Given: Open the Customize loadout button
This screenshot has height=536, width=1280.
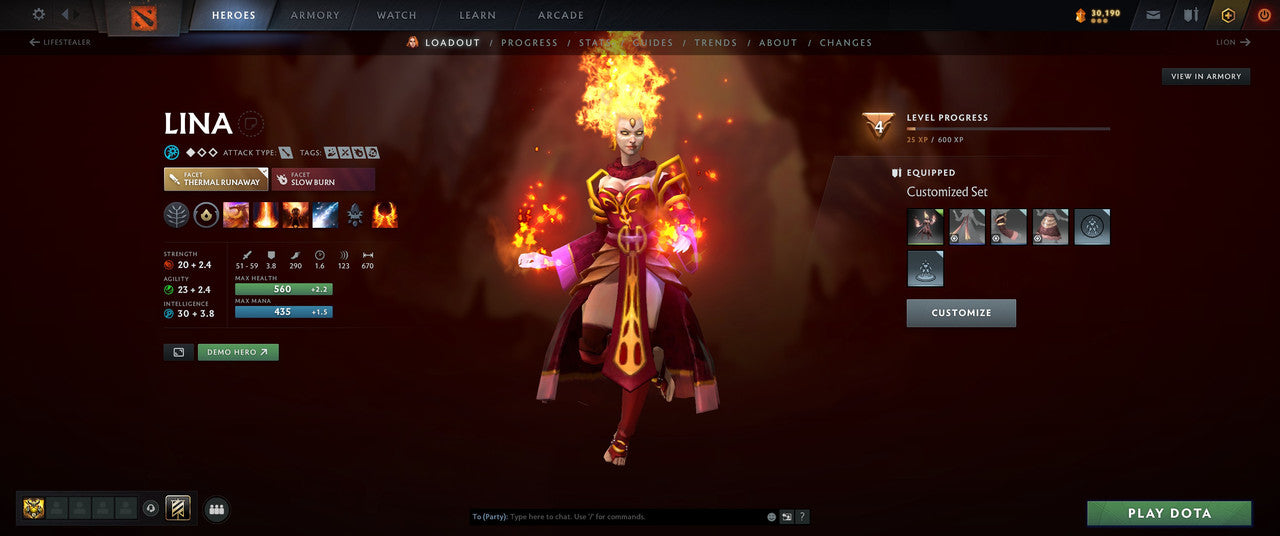Looking at the screenshot, I should (961, 313).
